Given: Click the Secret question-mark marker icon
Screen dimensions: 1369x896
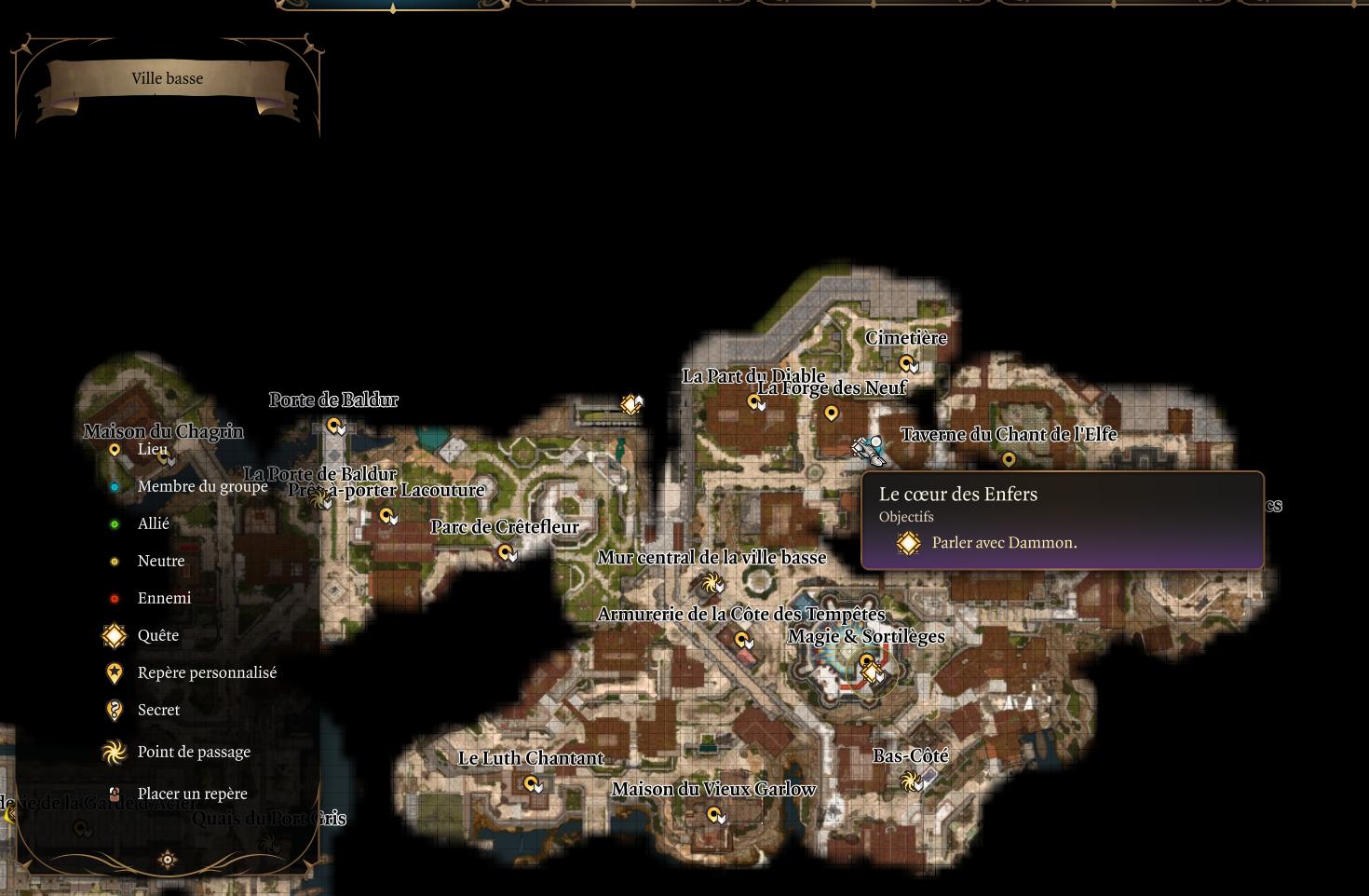Looking at the screenshot, I should click(114, 710).
